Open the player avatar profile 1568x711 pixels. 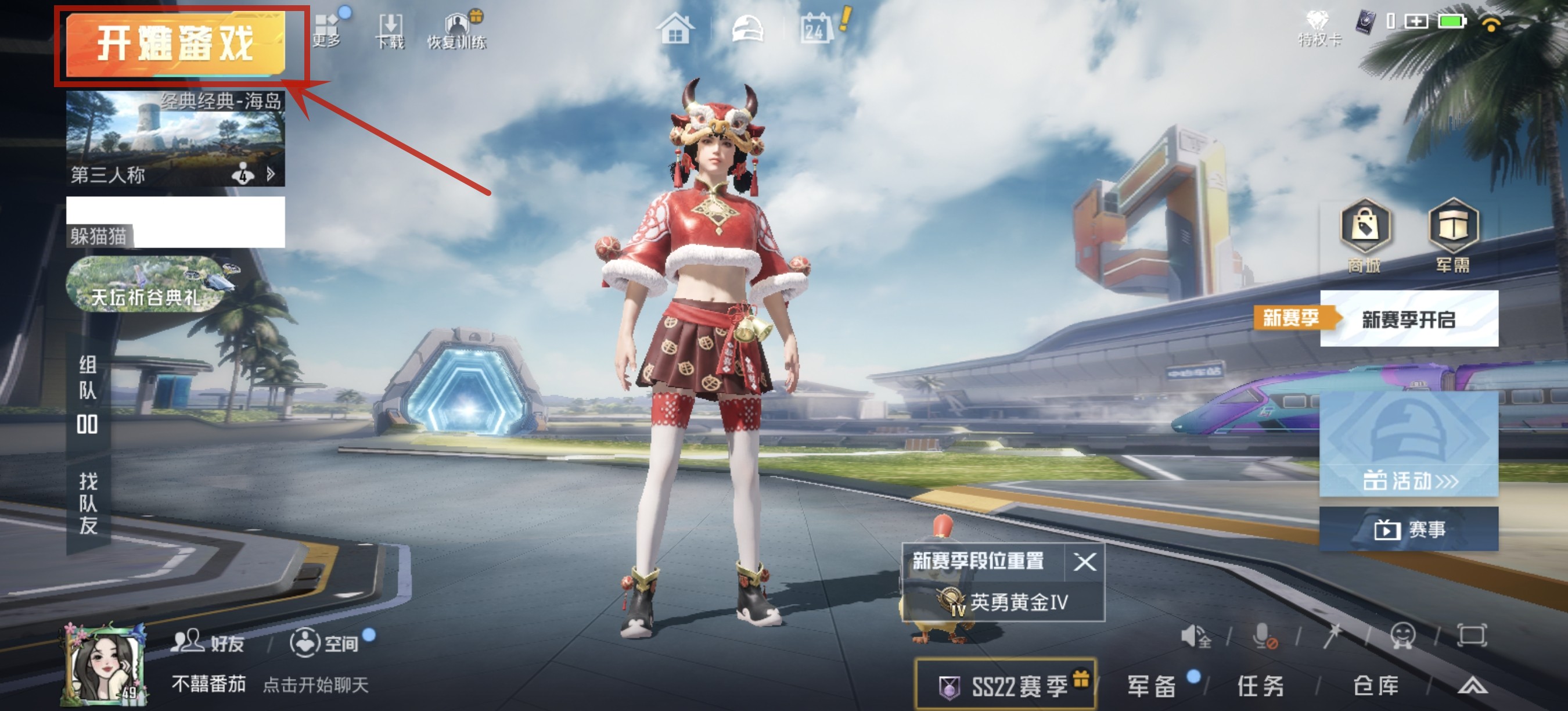click(103, 665)
